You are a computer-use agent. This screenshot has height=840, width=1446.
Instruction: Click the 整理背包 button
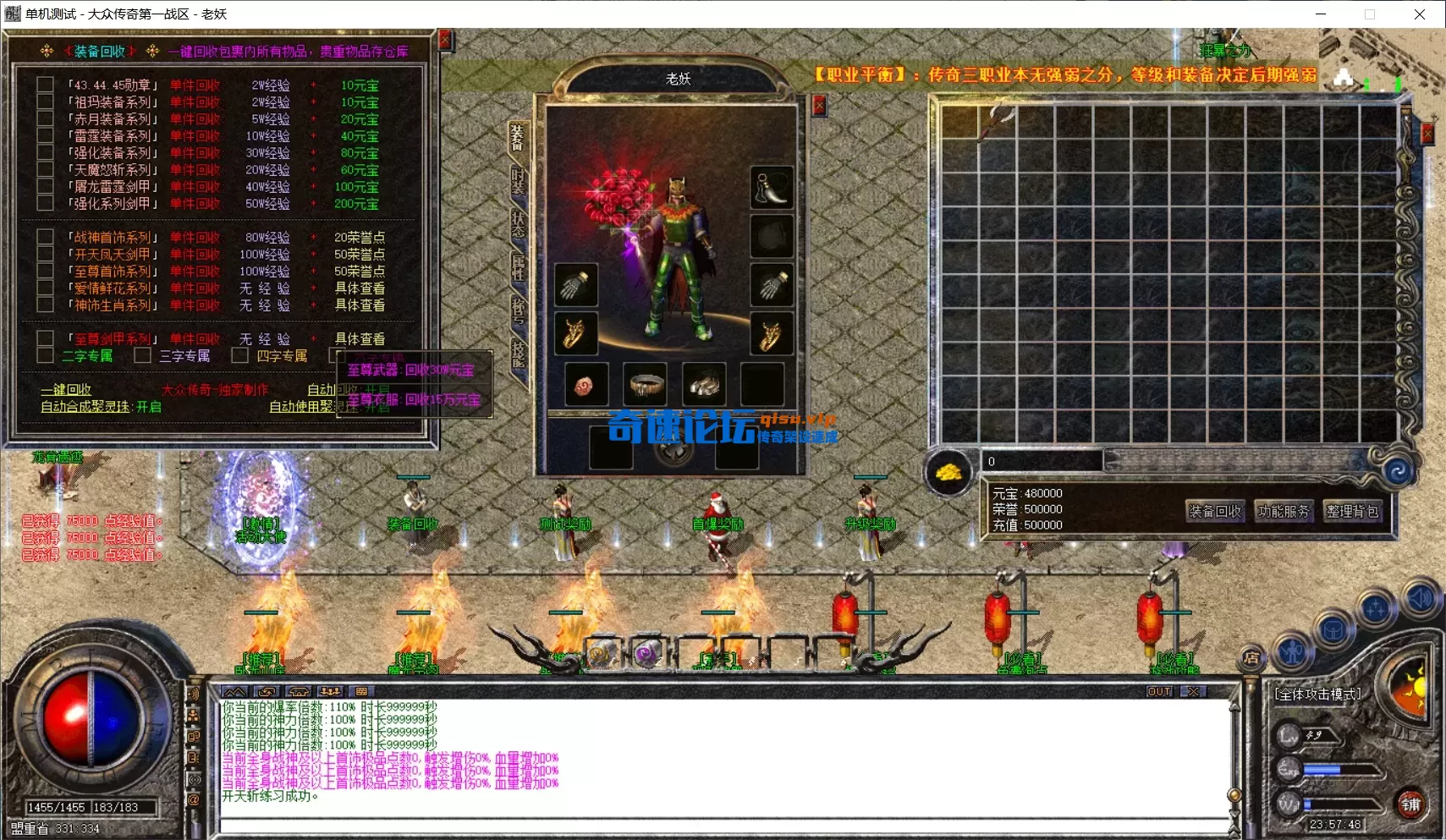pos(1352,510)
